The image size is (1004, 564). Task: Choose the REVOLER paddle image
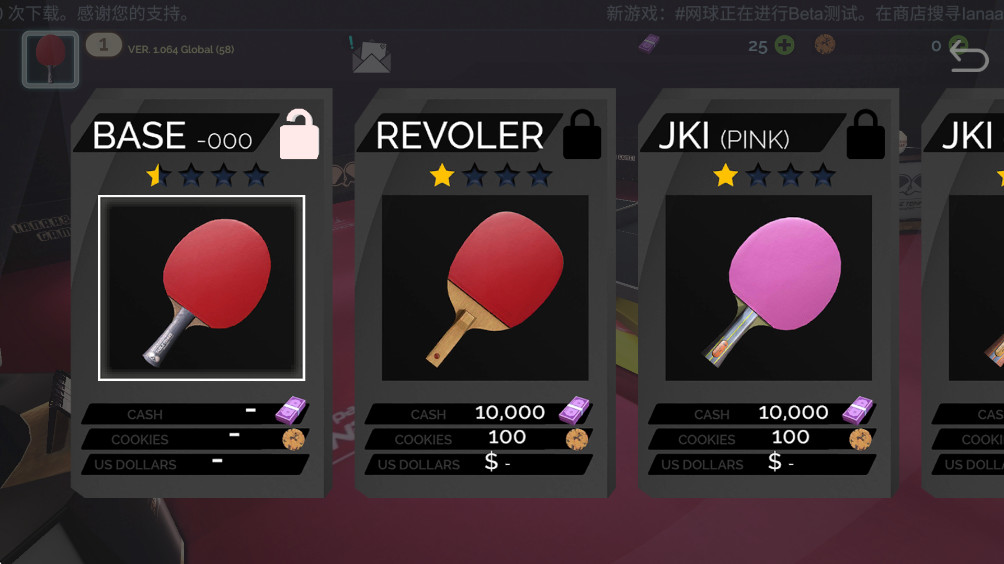485,287
